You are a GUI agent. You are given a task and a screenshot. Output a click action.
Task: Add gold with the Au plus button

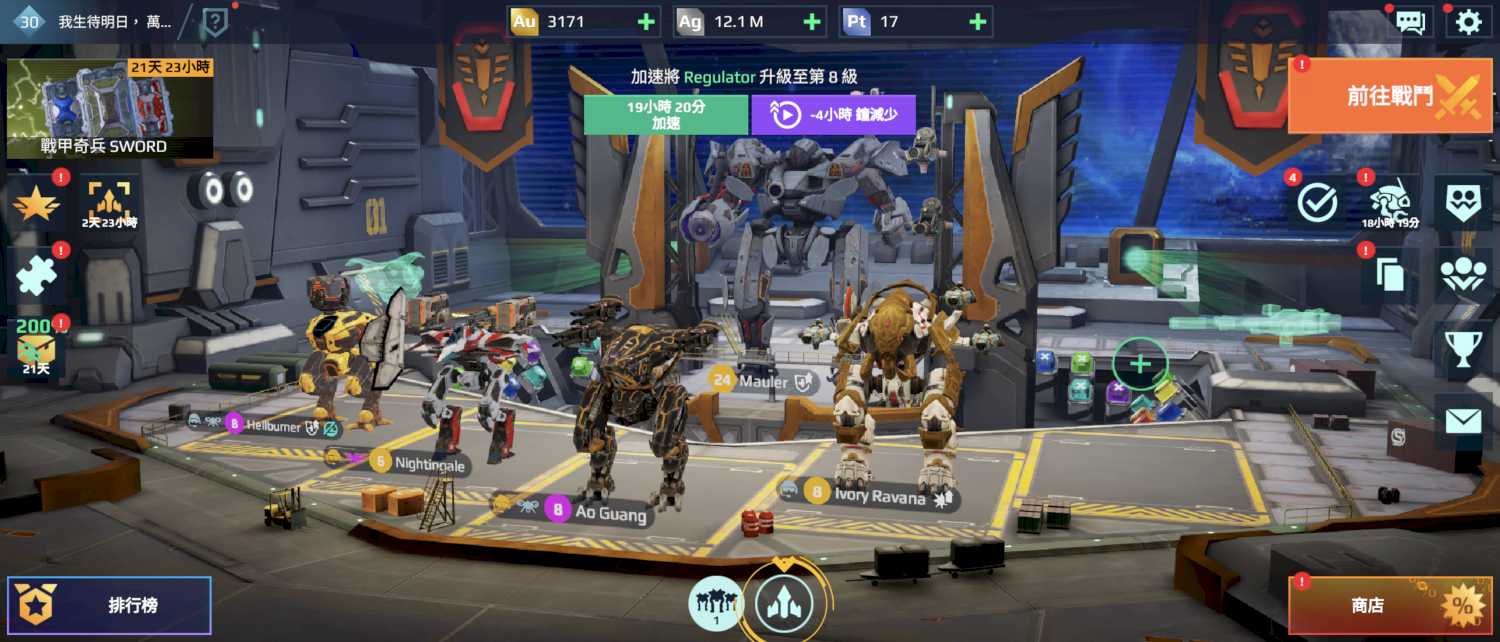coord(646,21)
